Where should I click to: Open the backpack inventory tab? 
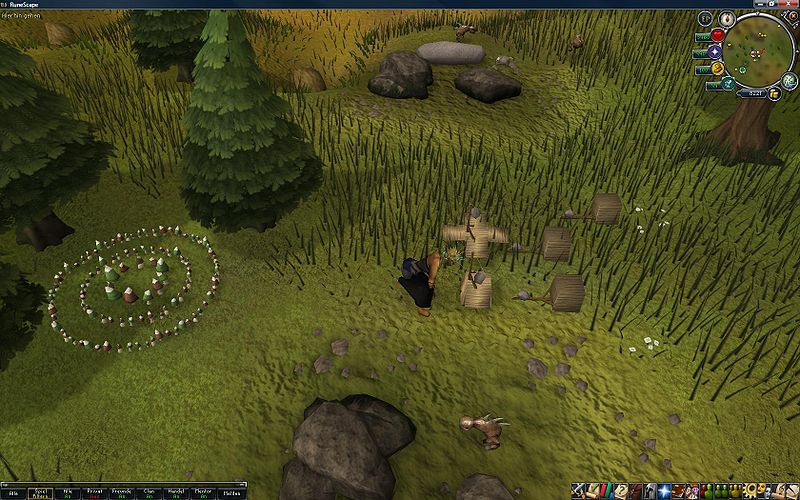(x=636, y=491)
